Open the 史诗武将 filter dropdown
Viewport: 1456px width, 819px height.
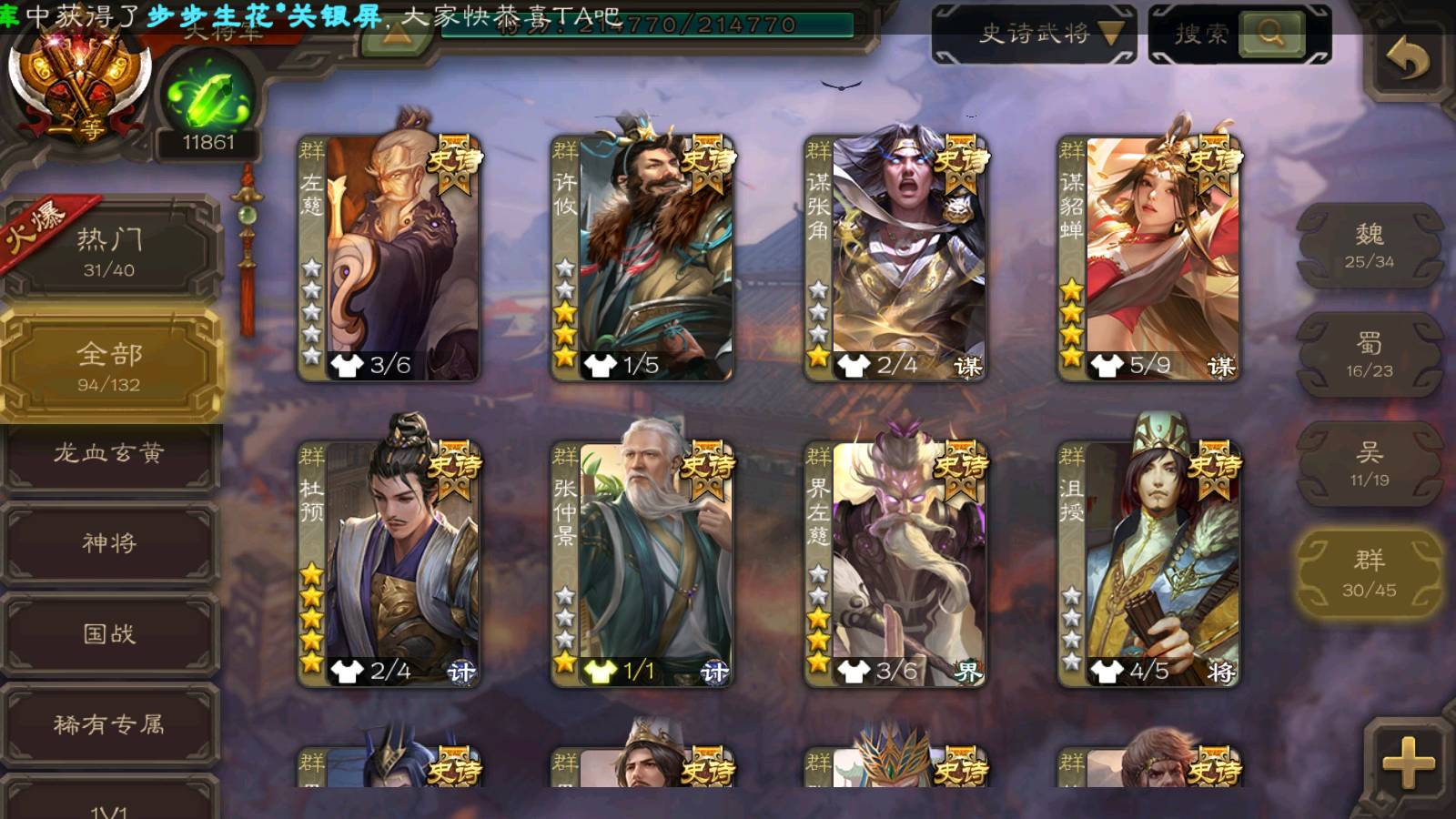pyautogui.click(x=1034, y=35)
